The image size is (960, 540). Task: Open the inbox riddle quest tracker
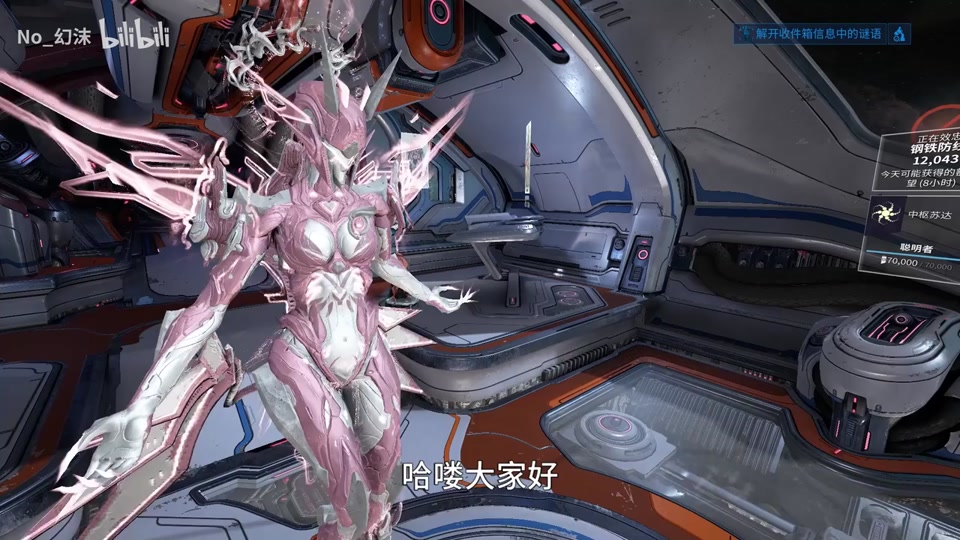tap(818, 34)
